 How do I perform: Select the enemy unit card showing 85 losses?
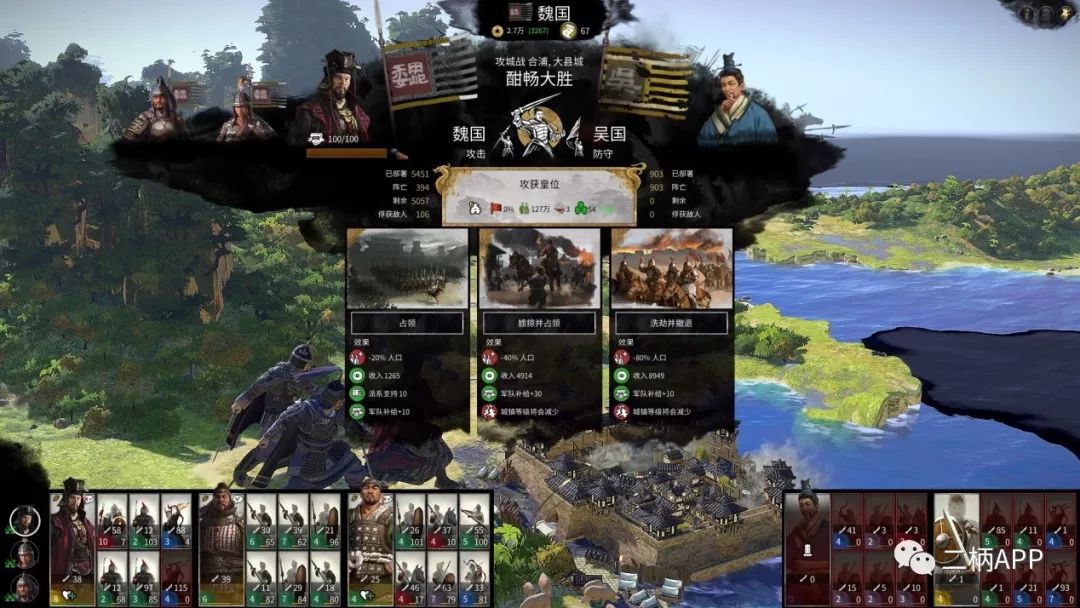(x=997, y=520)
